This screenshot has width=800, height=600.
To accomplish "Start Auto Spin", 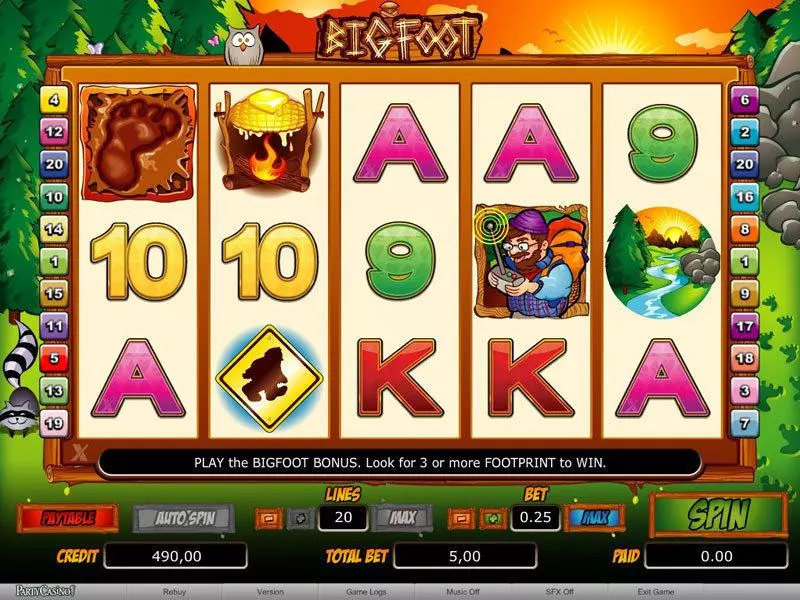I will (x=182, y=518).
